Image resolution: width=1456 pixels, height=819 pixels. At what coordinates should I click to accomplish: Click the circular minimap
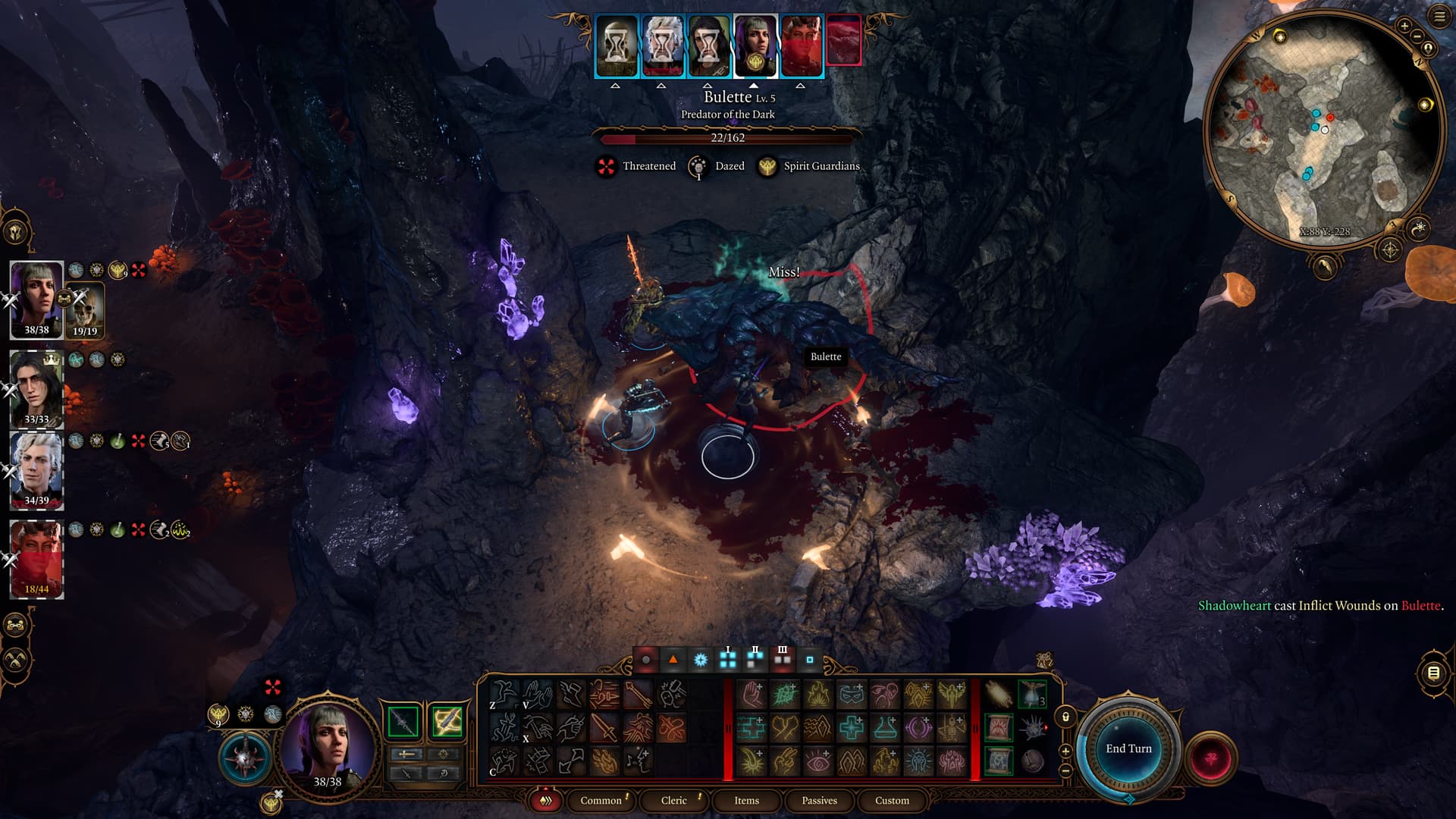coord(1323,129)
